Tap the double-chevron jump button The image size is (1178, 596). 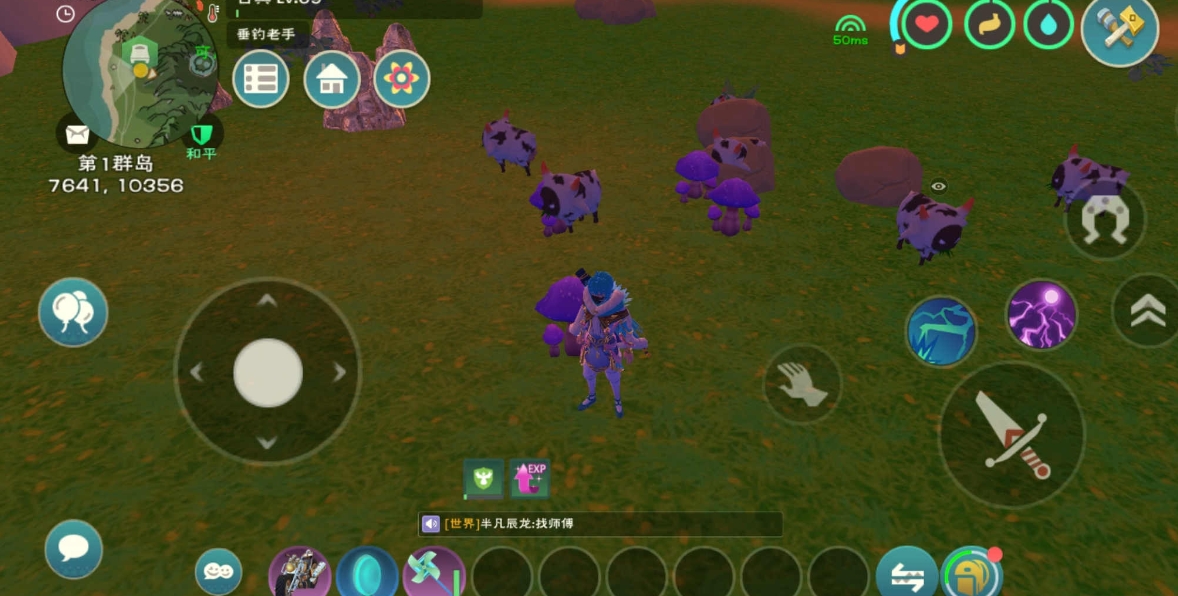(1148, 311)
